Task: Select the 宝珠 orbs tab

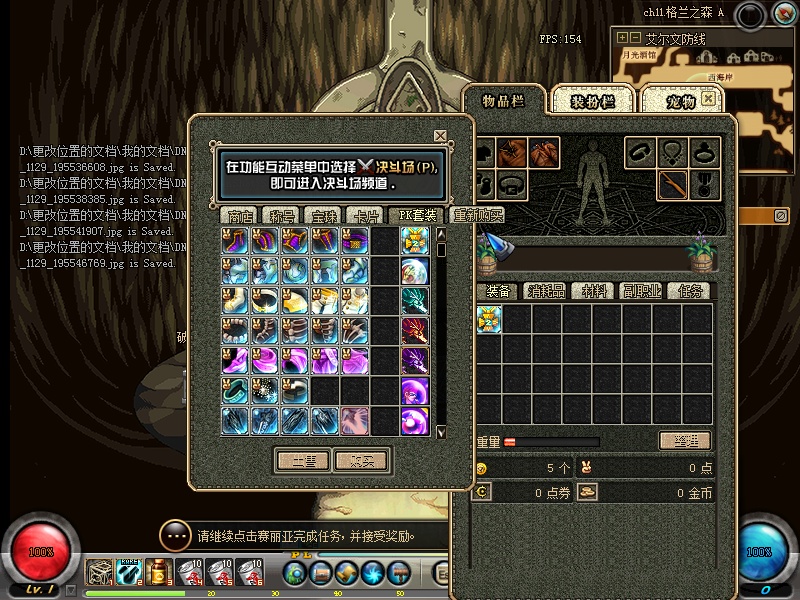Action: (x=324, y=215)
